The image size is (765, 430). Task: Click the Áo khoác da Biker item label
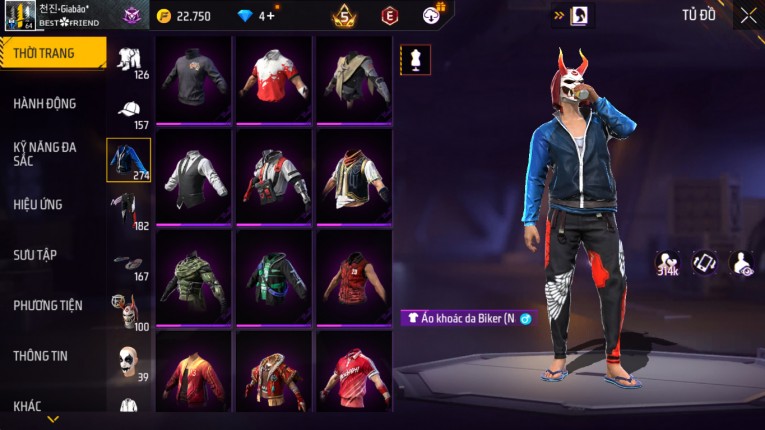[x=467, y=318]
